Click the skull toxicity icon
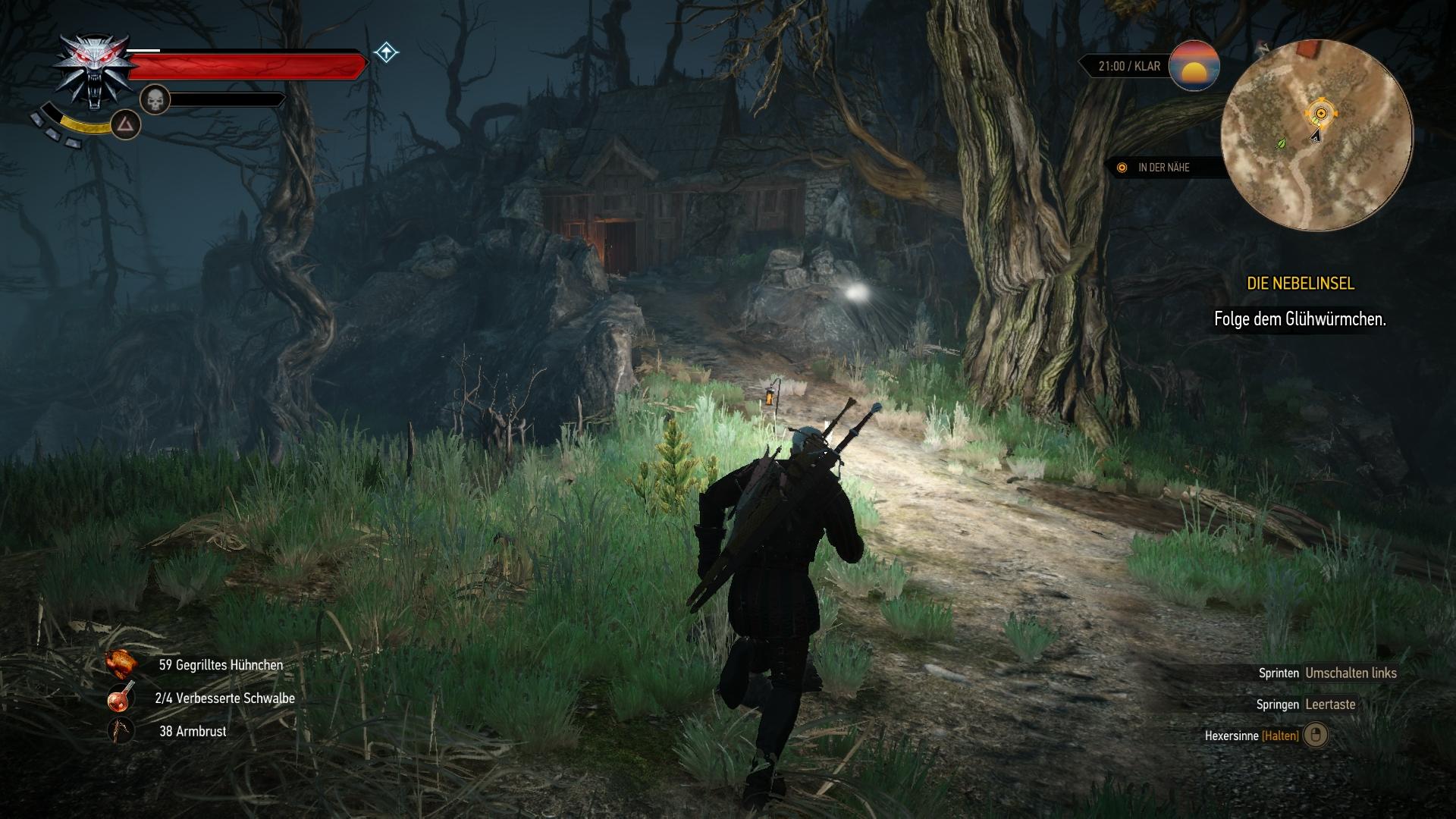This screenshot has height=819, width=1456. pyautogui.click(x=155, y=99)
